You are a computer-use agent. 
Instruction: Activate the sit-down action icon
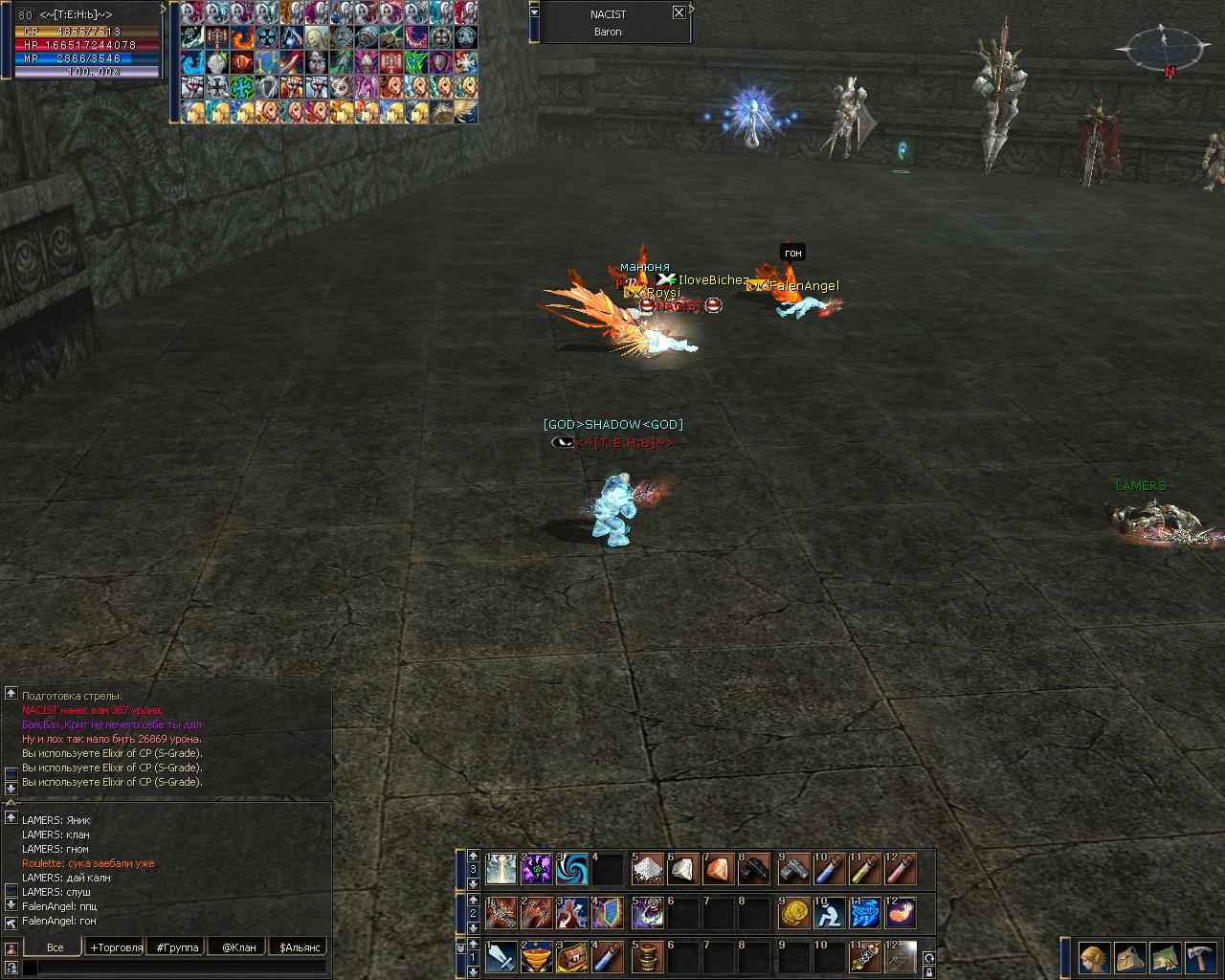tap(830, 913)
